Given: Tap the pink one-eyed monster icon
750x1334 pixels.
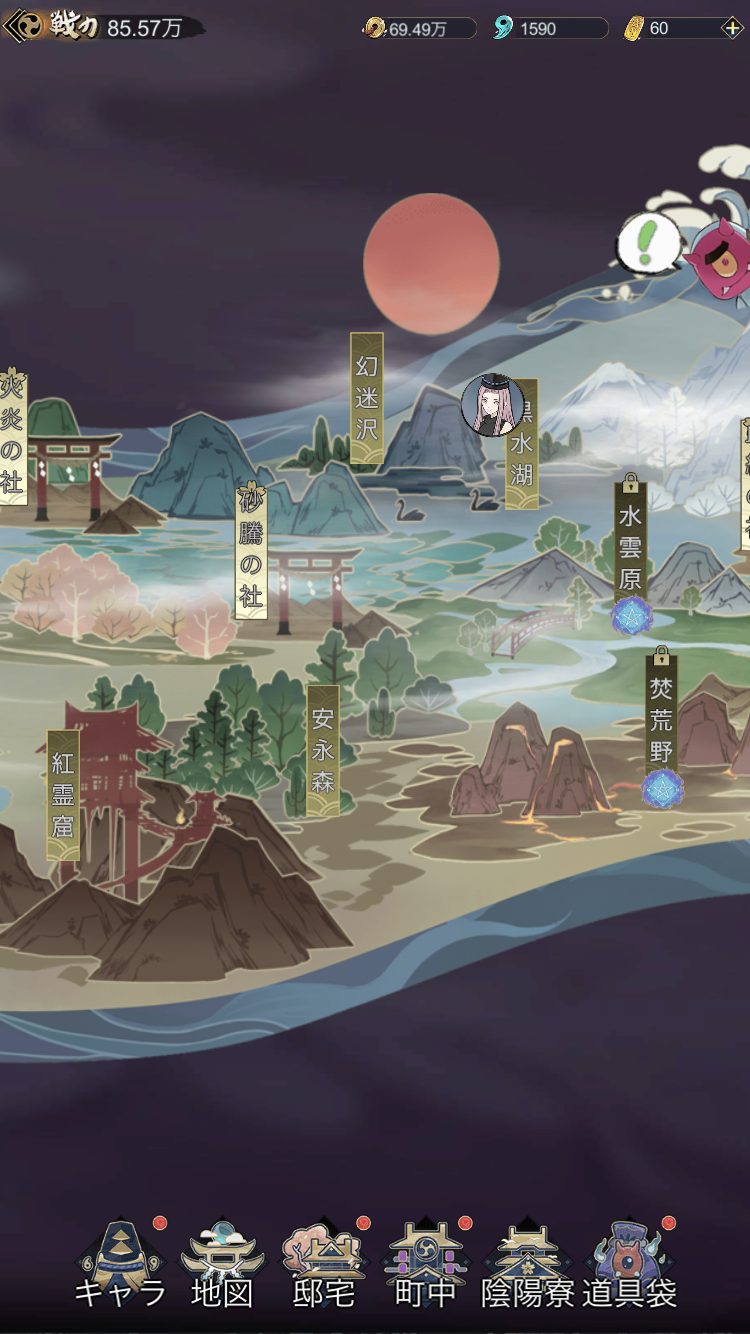Looking at the screenshot, I should pyautogui.click(x=717, y=259).
